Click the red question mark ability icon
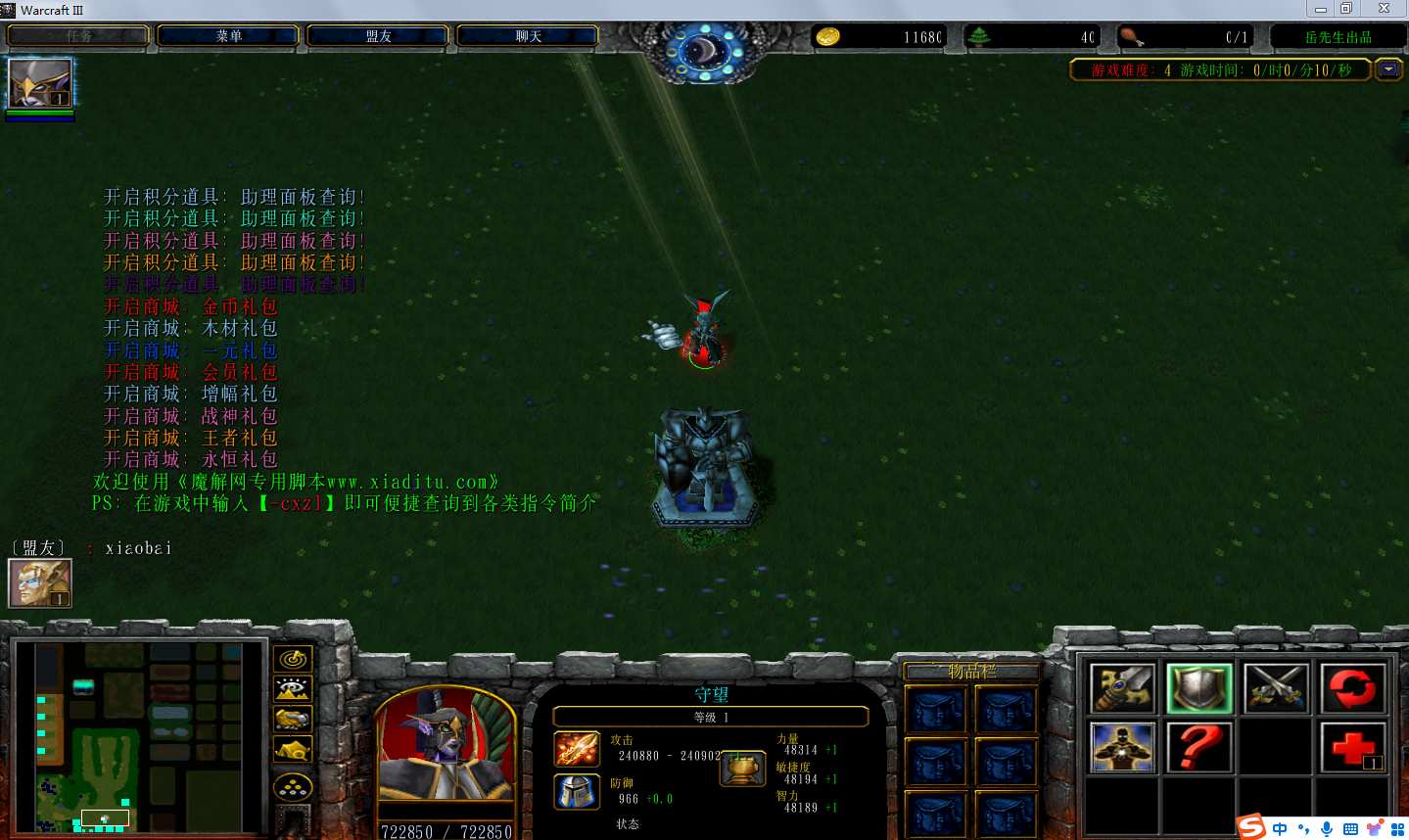This screenshot has width=1409, height=840. tap(1199, 748)
